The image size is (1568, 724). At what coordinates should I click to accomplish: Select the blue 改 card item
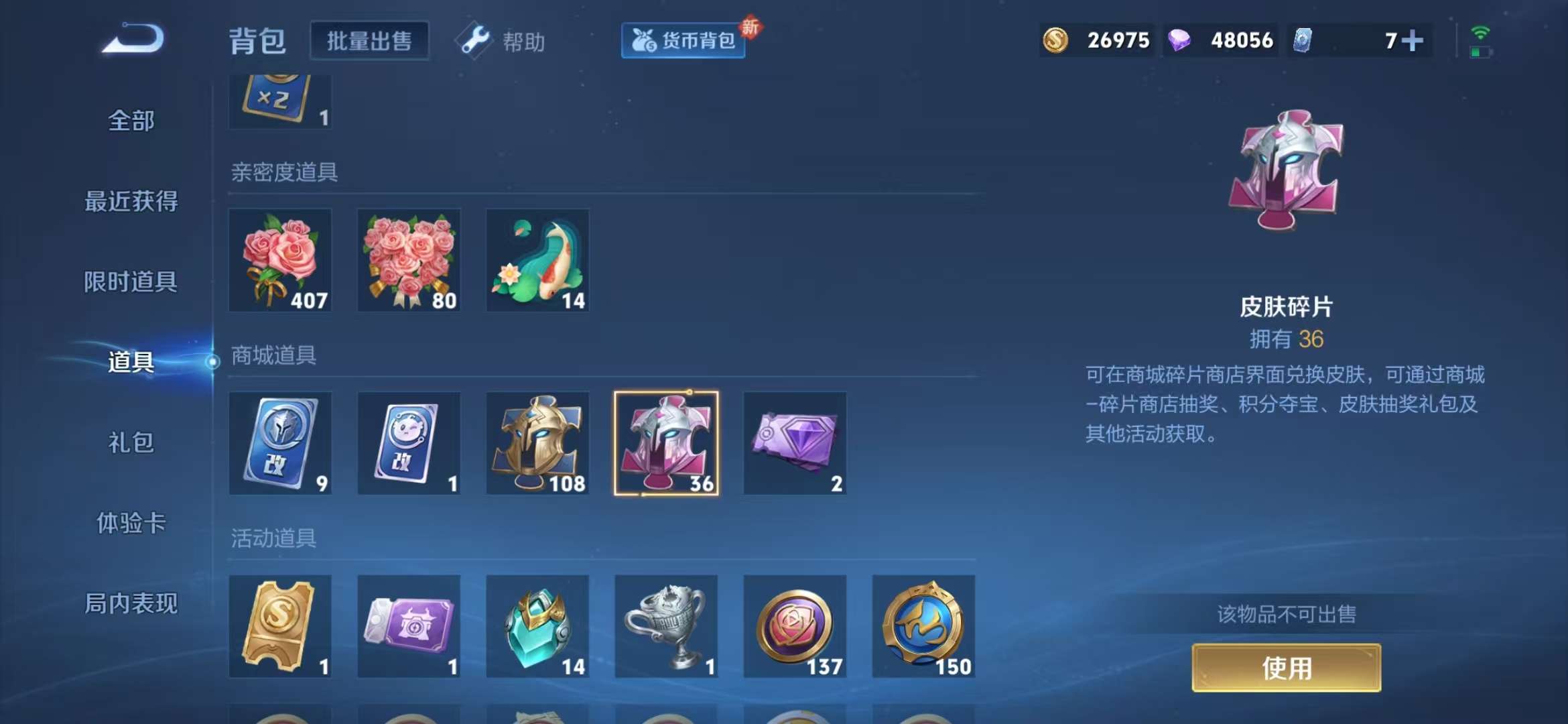pyautogui.click(x=280, y=444)
